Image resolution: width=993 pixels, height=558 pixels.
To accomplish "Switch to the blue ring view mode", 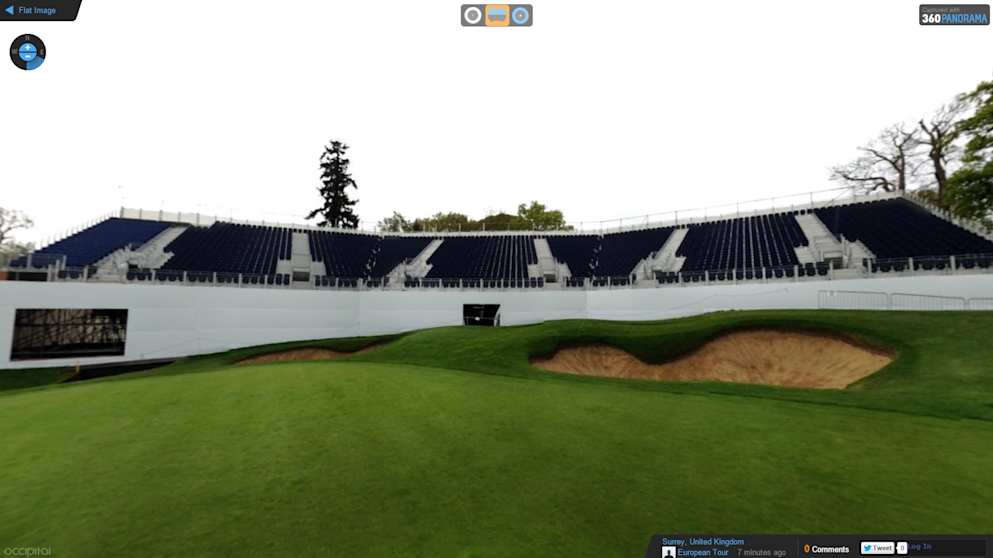I will tap(520, 15).
